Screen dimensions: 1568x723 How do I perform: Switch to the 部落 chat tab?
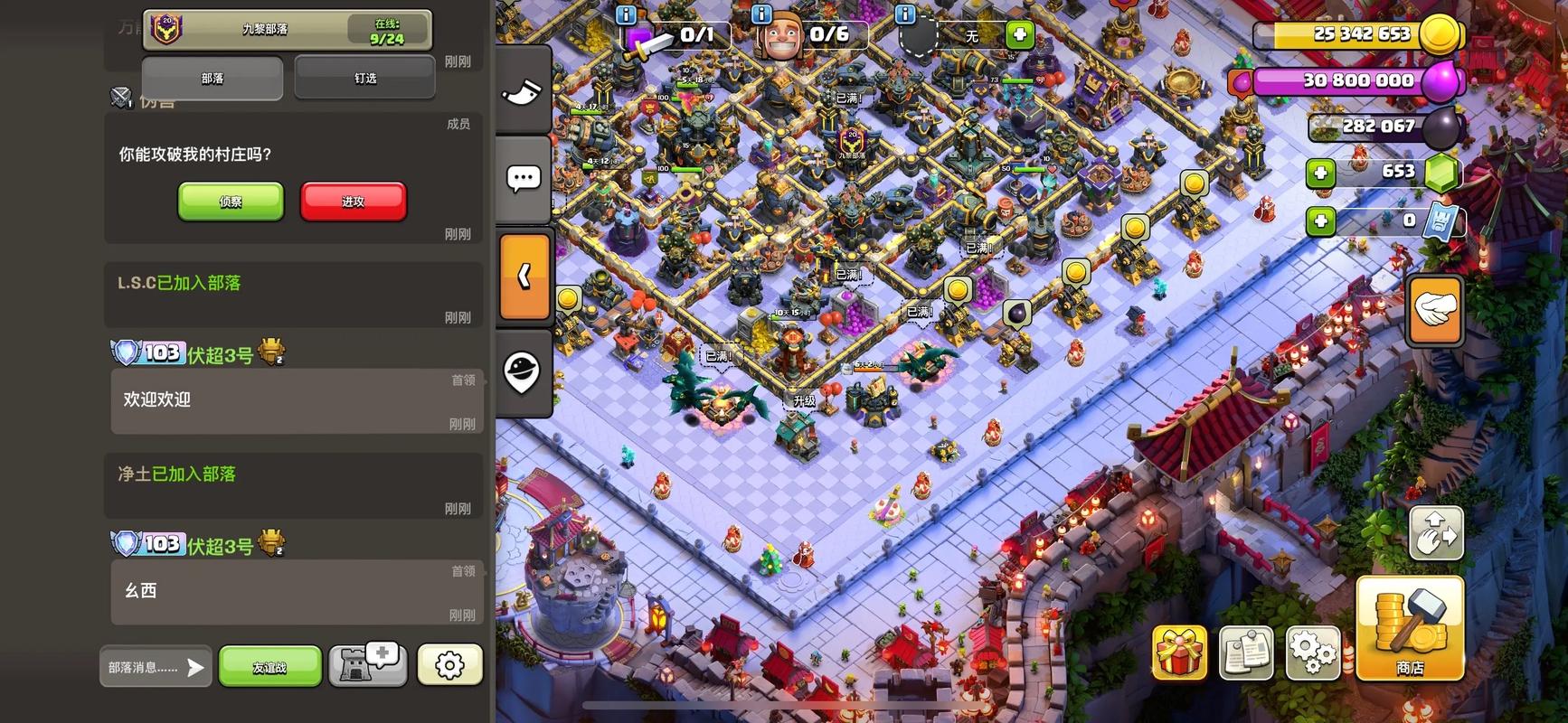(213, 79)
